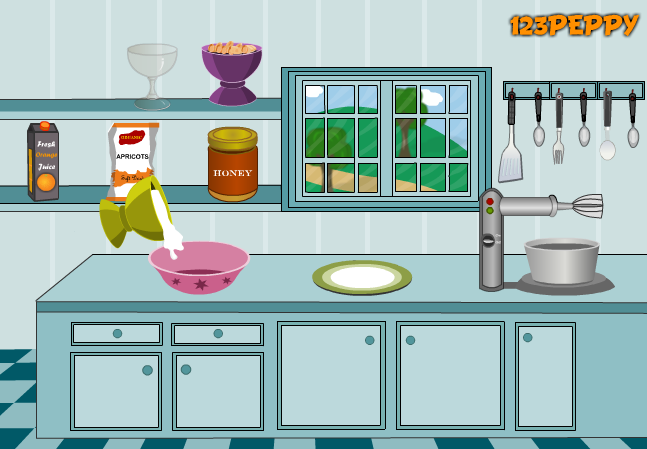Open the 123Peppy logo link
The height and width of the screenshot is (449, 647).
tap(573, 25)
